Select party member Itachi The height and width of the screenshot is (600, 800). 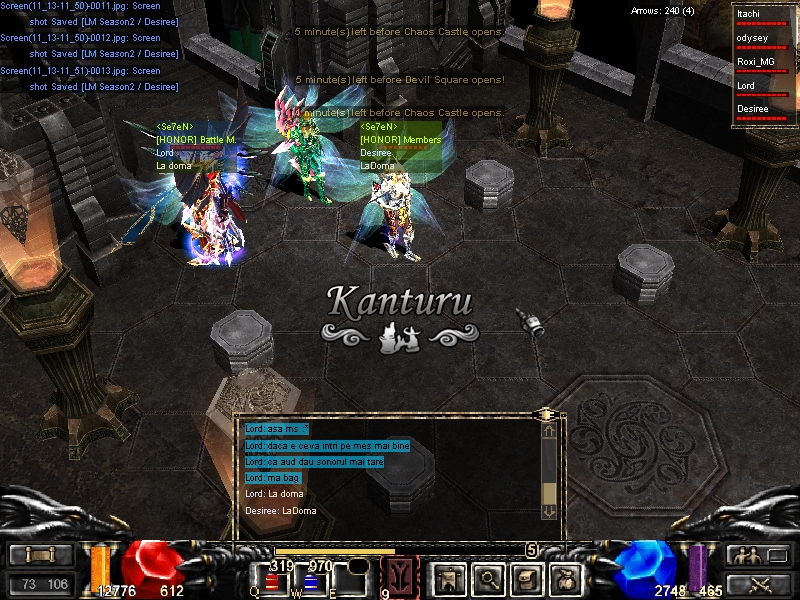[763, 15]
